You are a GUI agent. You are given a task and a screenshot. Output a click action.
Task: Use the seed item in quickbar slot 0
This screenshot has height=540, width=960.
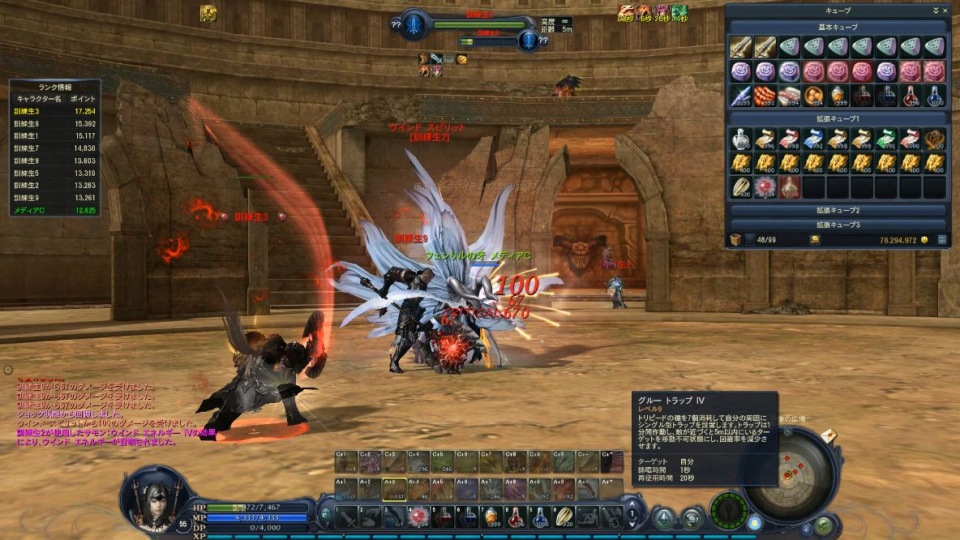tap(566, 517)
